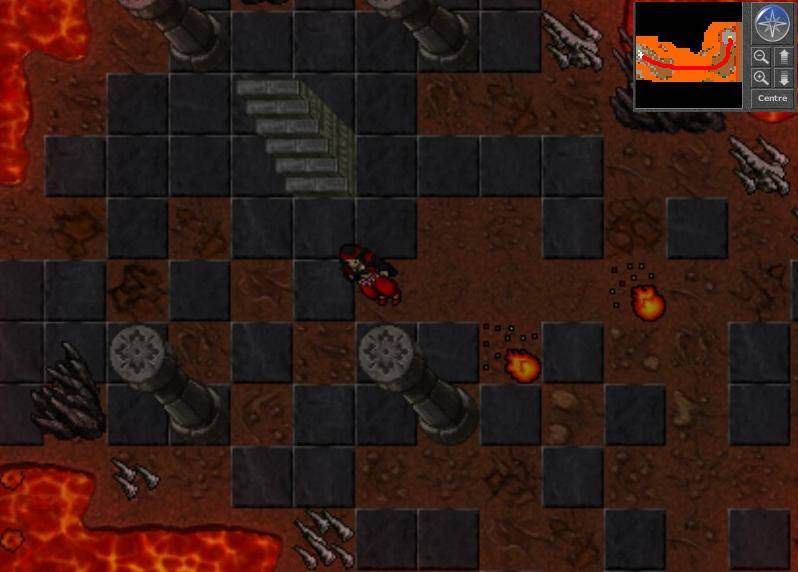798x572 pixels.
Task: Zoom in the minimap
Action: 761,78
